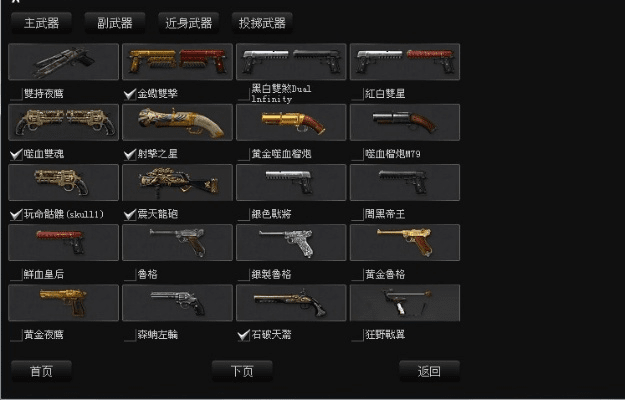The image size is (625, 400).
Task: Select the 黃金魯格 pistol thumbnail
Action: pyautogui.click(x=405, y=243)
